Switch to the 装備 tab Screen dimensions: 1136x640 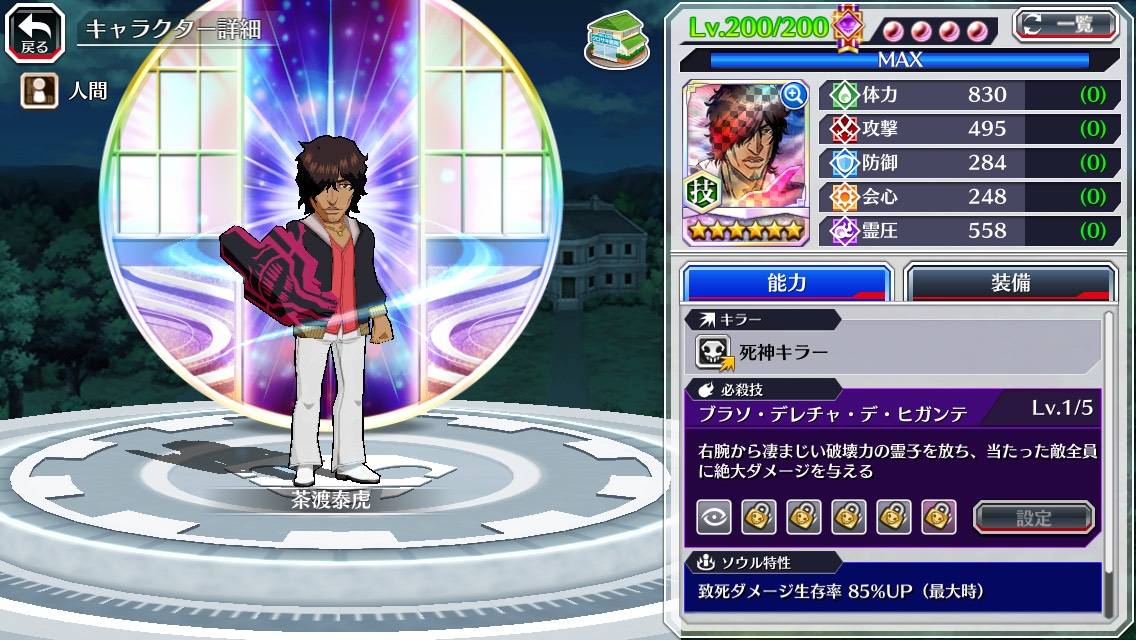tap(1010, 283)
